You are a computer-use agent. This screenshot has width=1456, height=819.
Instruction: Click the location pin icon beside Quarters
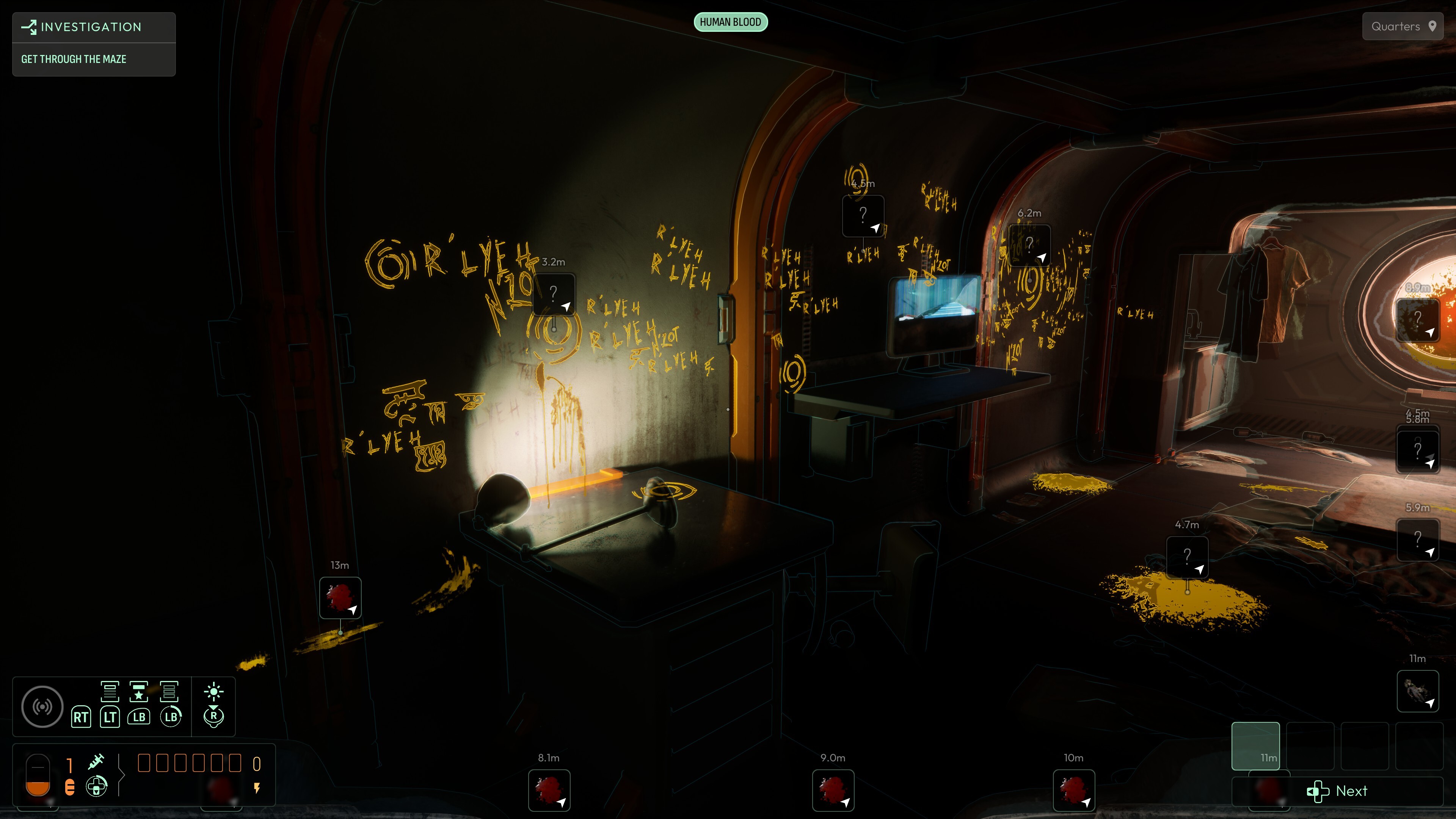click(x=1434, y=26)
